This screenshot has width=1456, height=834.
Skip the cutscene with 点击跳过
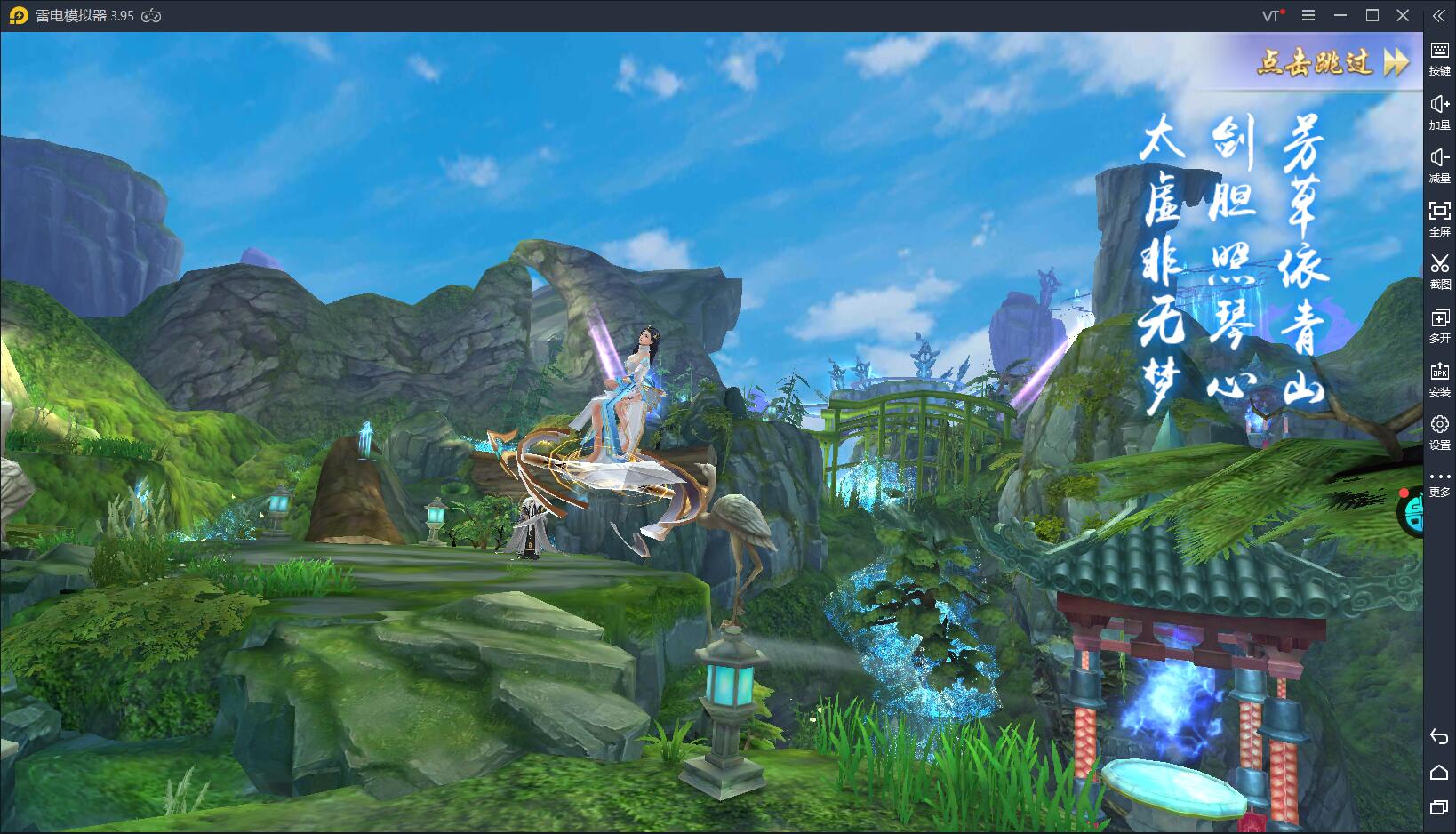1332,62
